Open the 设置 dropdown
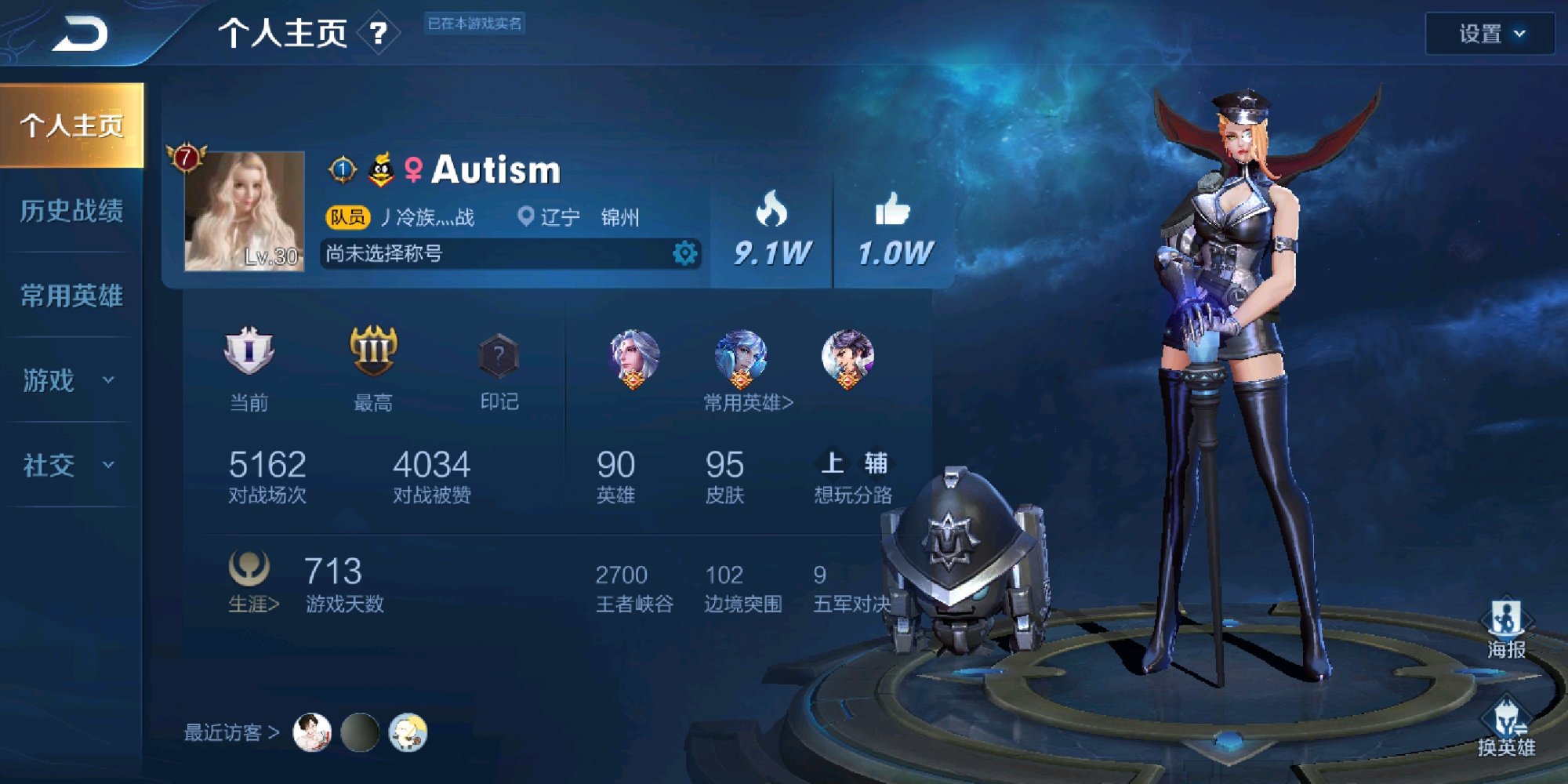The image size is (1568, 784). 1490,34
